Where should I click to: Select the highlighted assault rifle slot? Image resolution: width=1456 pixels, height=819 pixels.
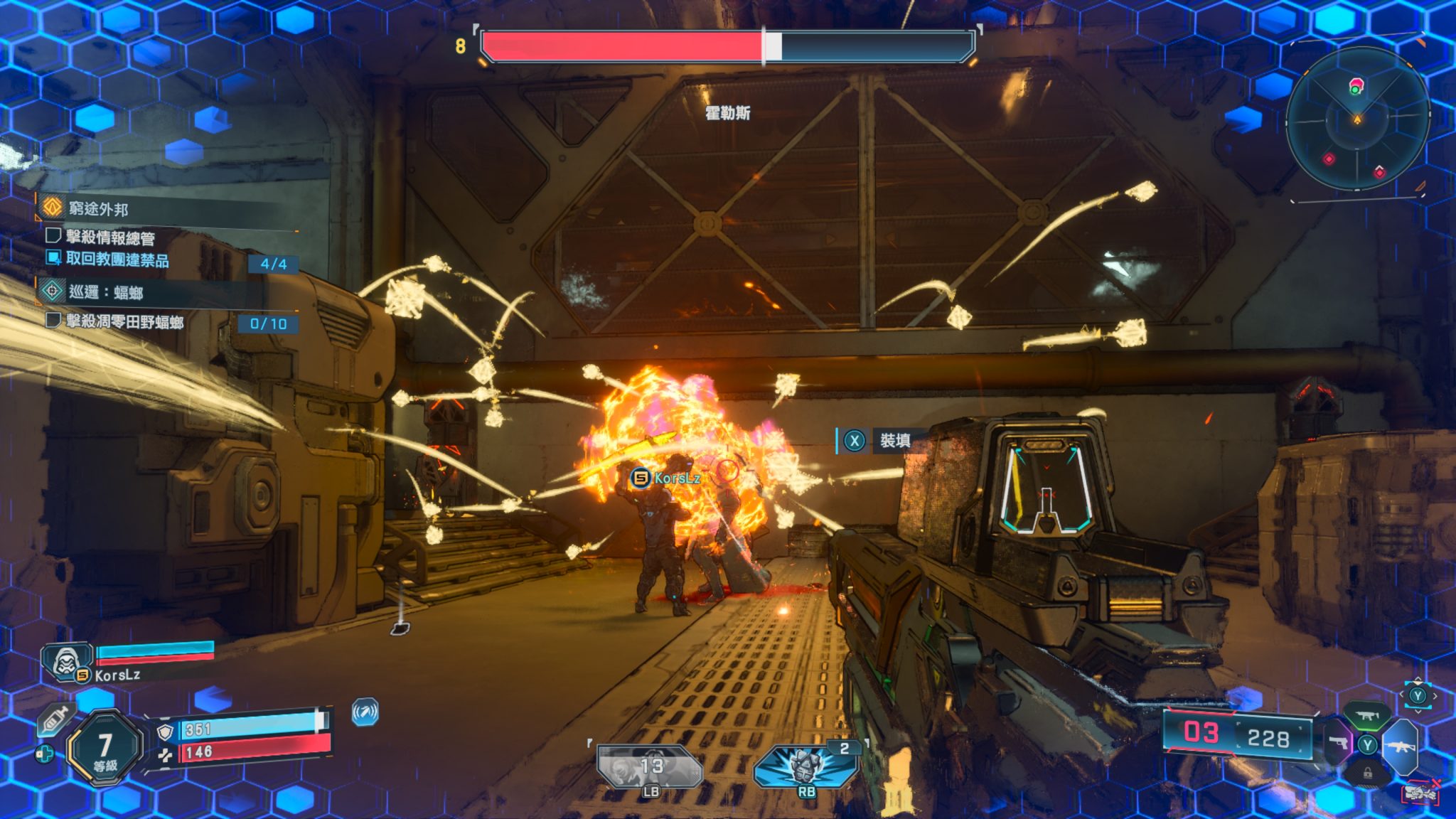[x=1400, y=746]
